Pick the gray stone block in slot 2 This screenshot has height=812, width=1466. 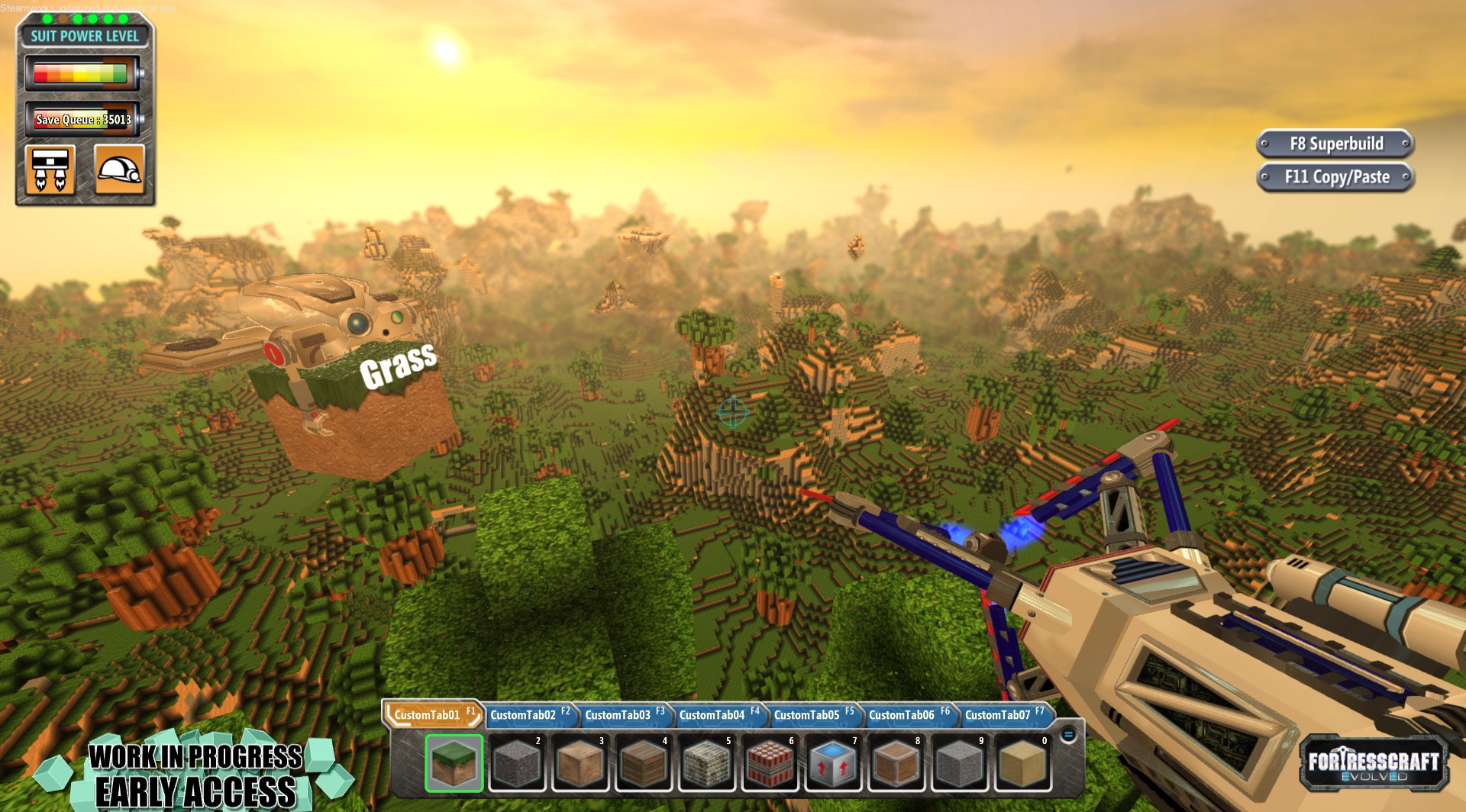[x=517, y=763]
